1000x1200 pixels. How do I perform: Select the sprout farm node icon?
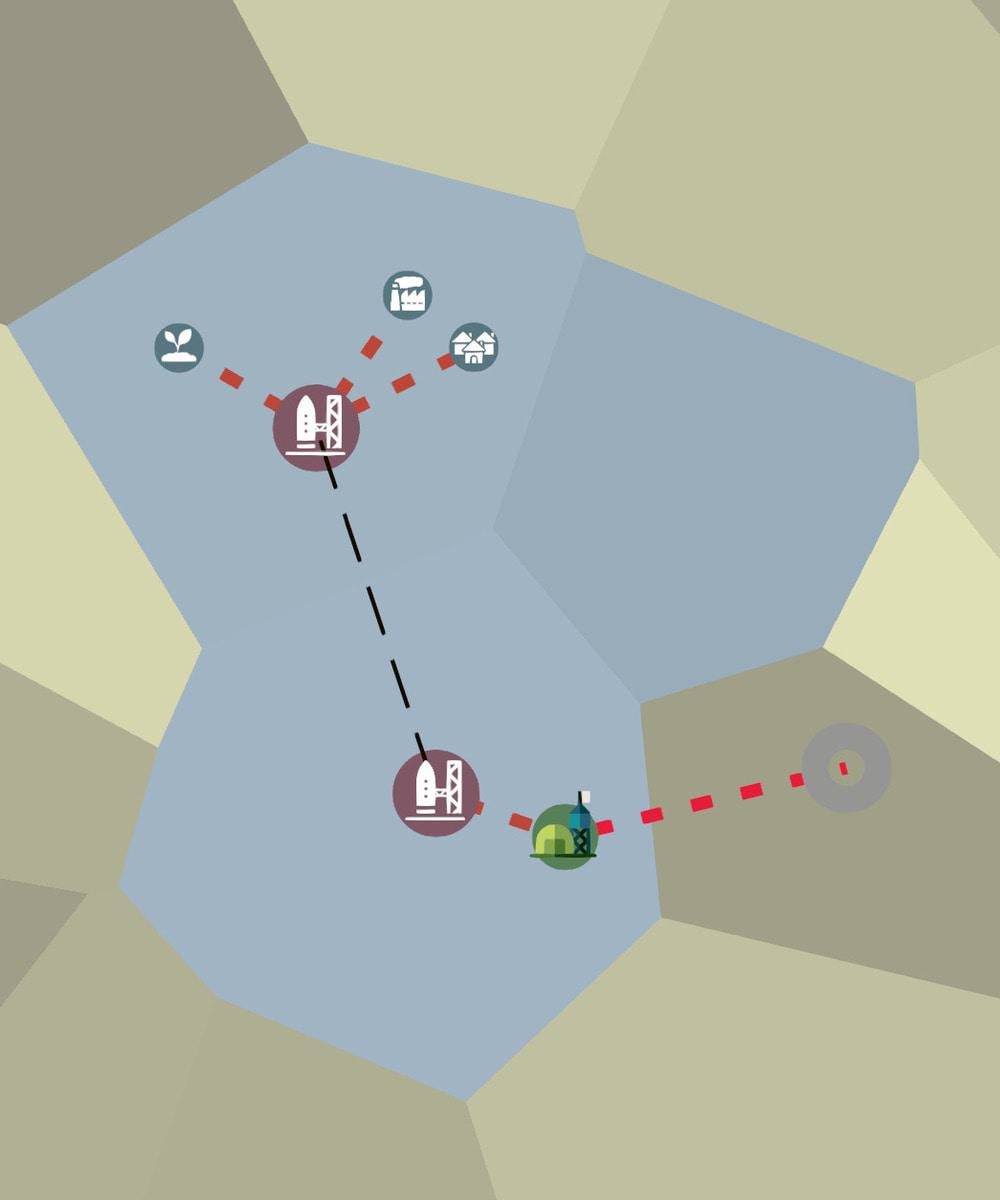(179, 347)
